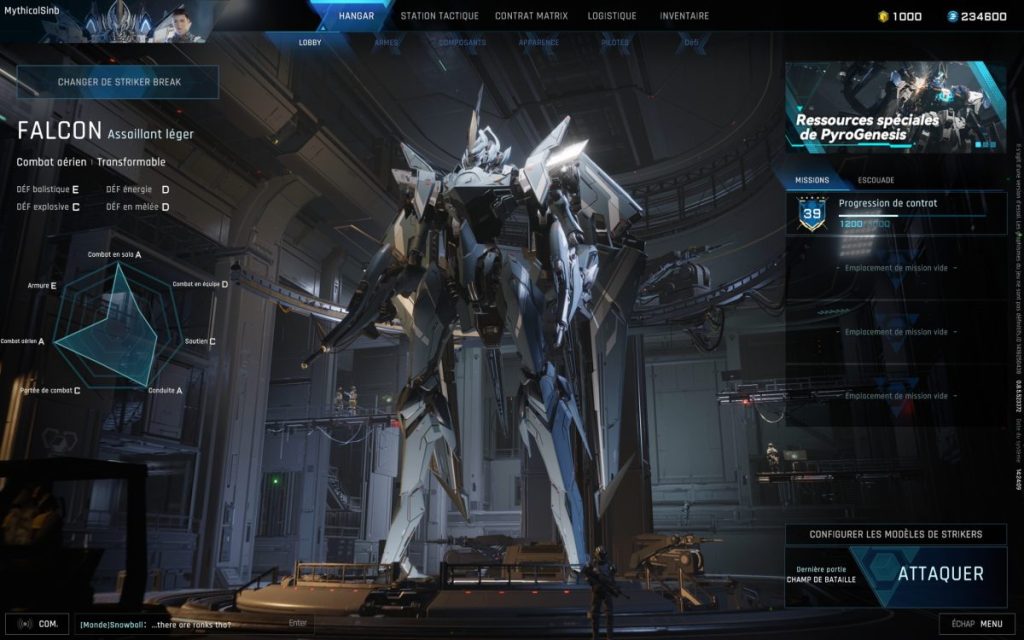Open the Inventaire tab
The width and height of the screenshot is (1024, 640).
[684, 16]
